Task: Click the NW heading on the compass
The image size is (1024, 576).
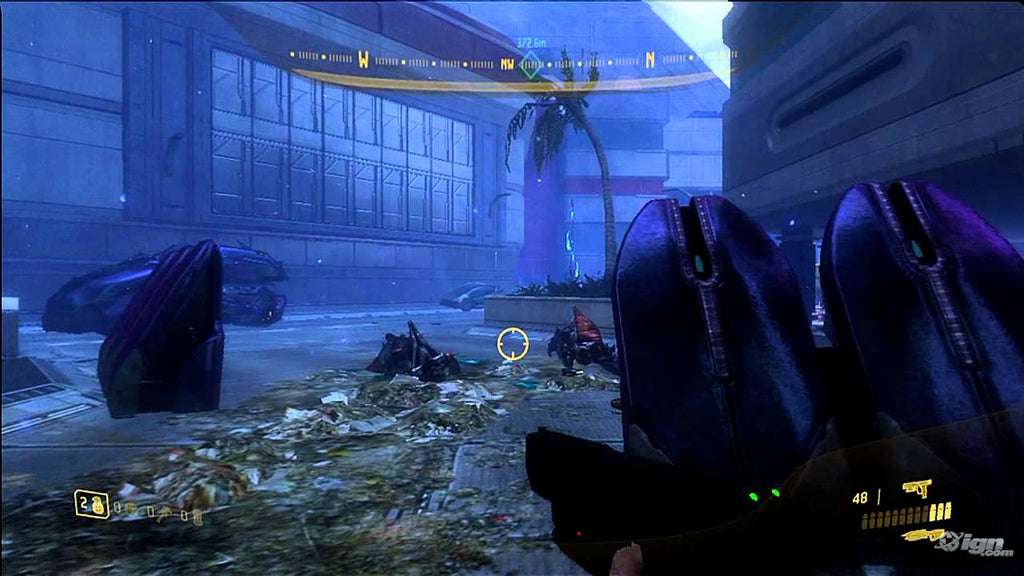Action: (508, 64)
